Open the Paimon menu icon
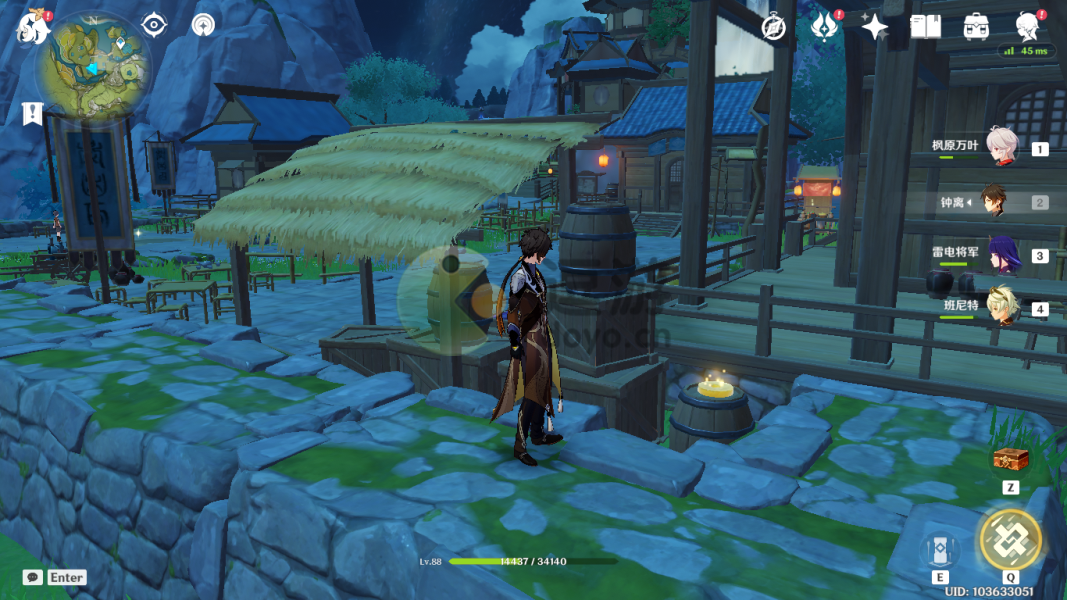The image size is (1067, 600). tap(32, 27)
